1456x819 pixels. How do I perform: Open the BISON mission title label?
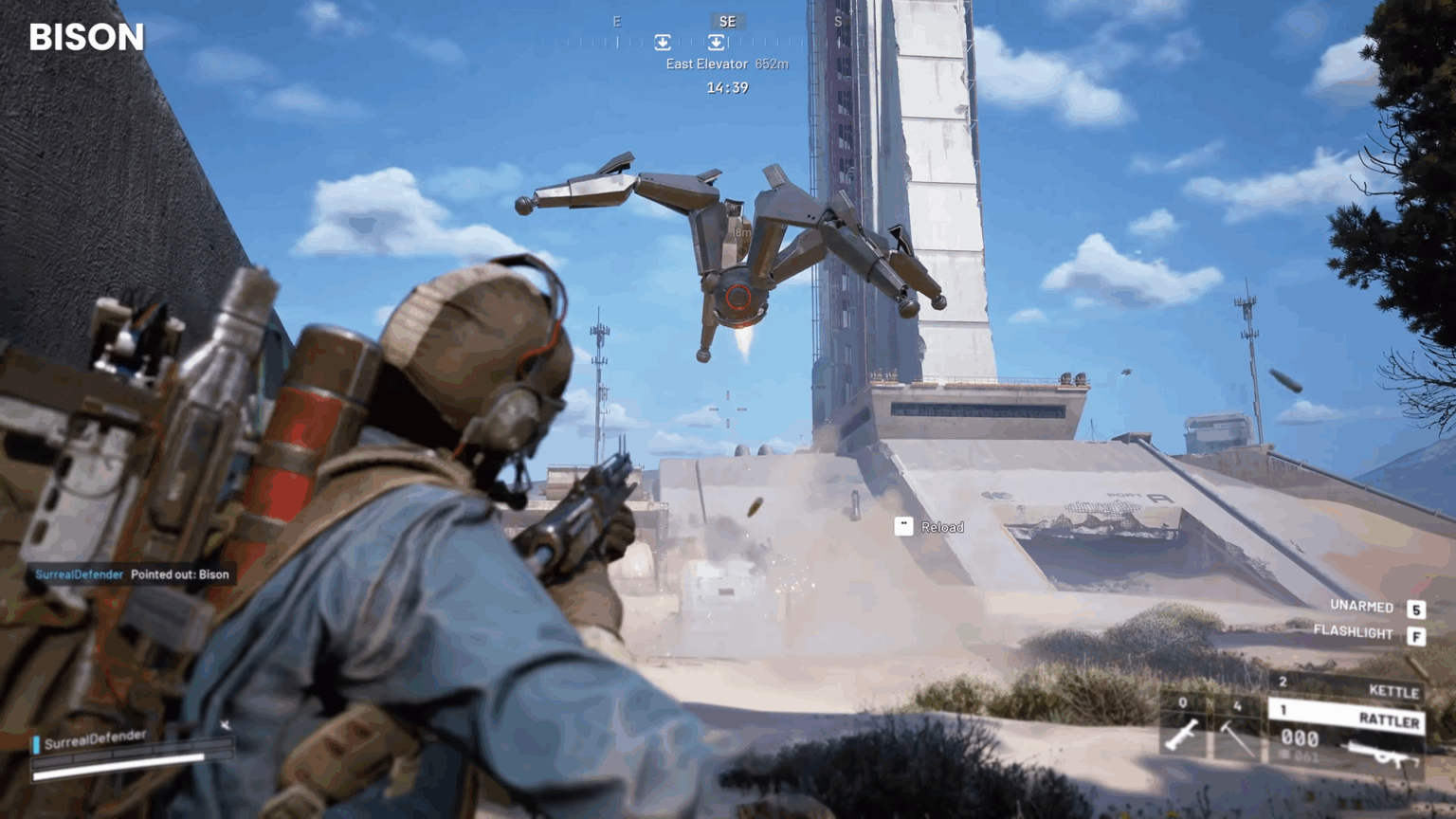(87, 37)
